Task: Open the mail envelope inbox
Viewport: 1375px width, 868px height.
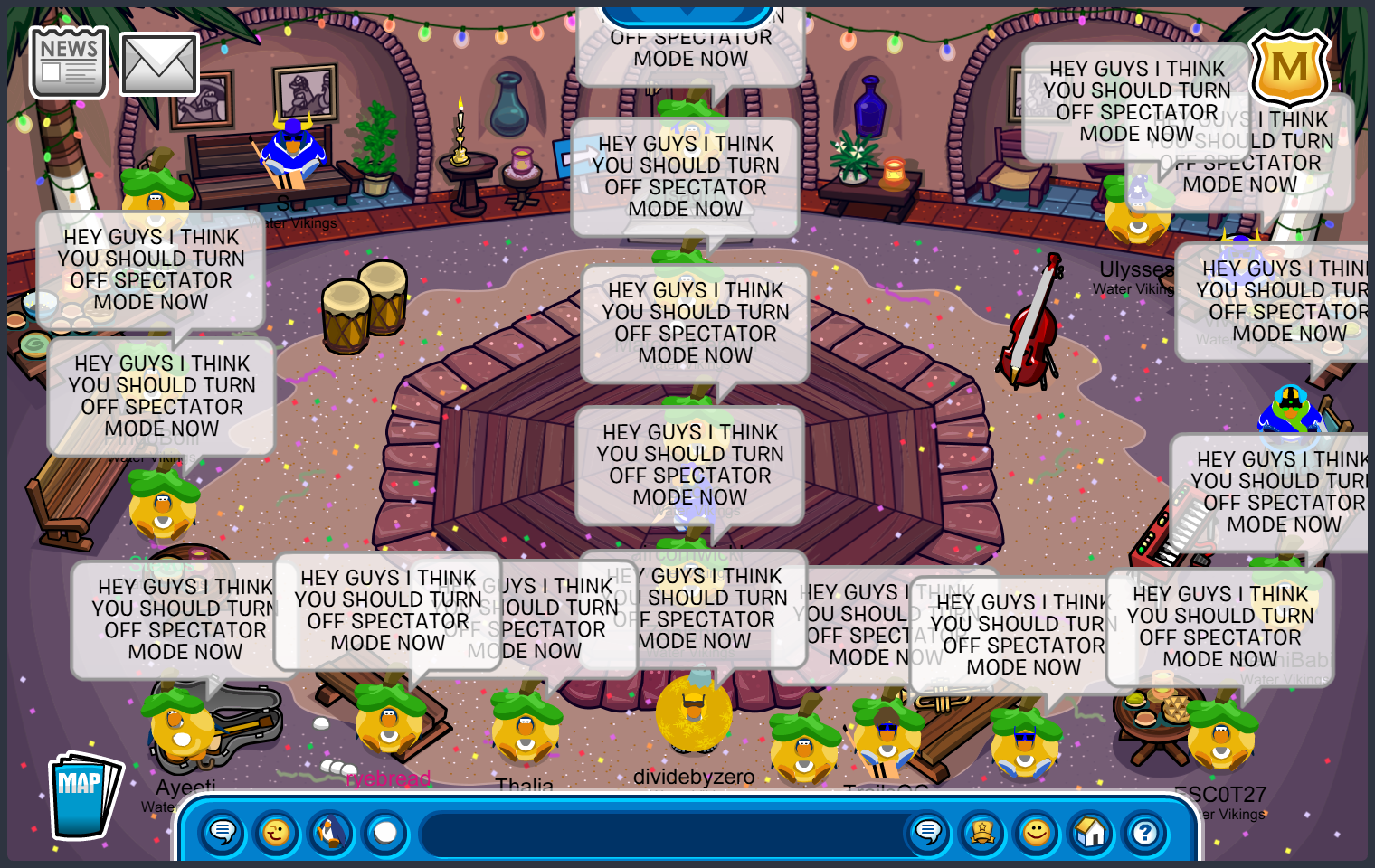Action: click(159, 64)
